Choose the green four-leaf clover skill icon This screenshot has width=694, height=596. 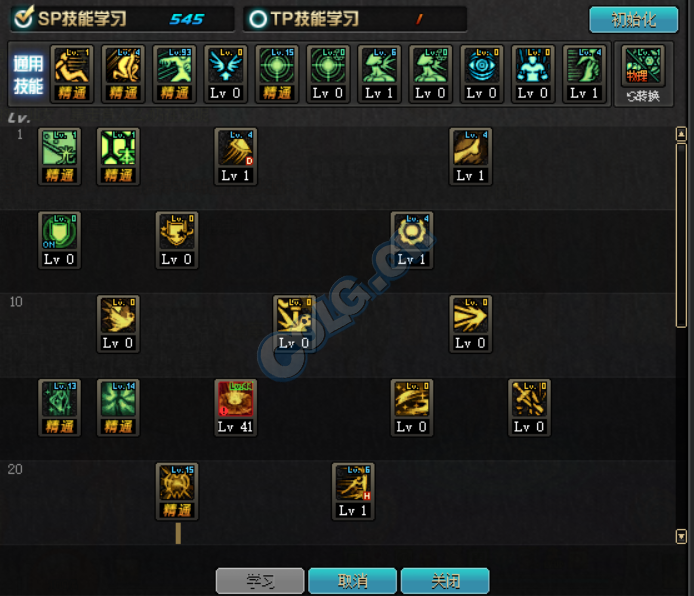[117, 400]
